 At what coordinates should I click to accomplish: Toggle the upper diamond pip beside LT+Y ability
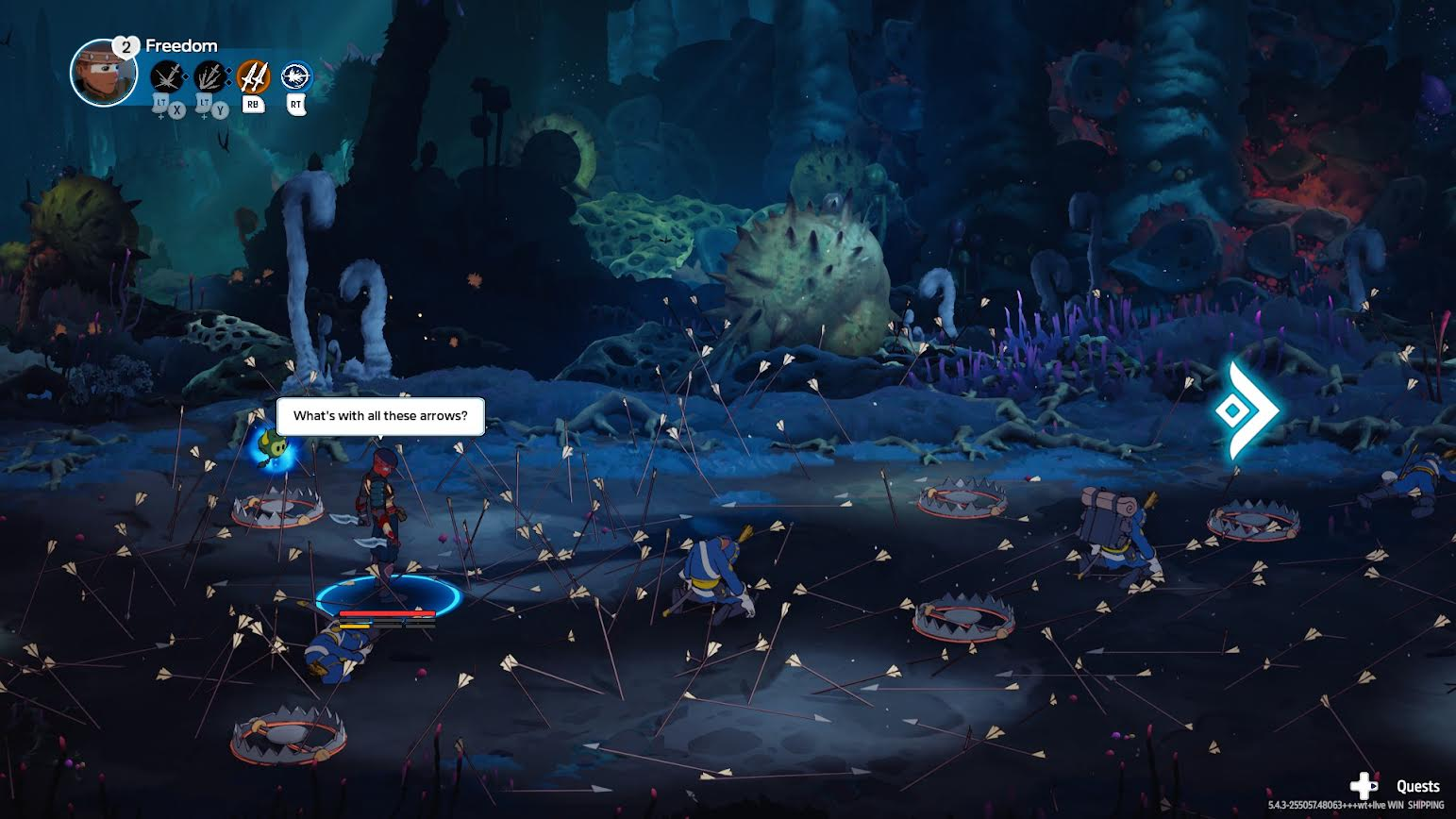point(229,69)
